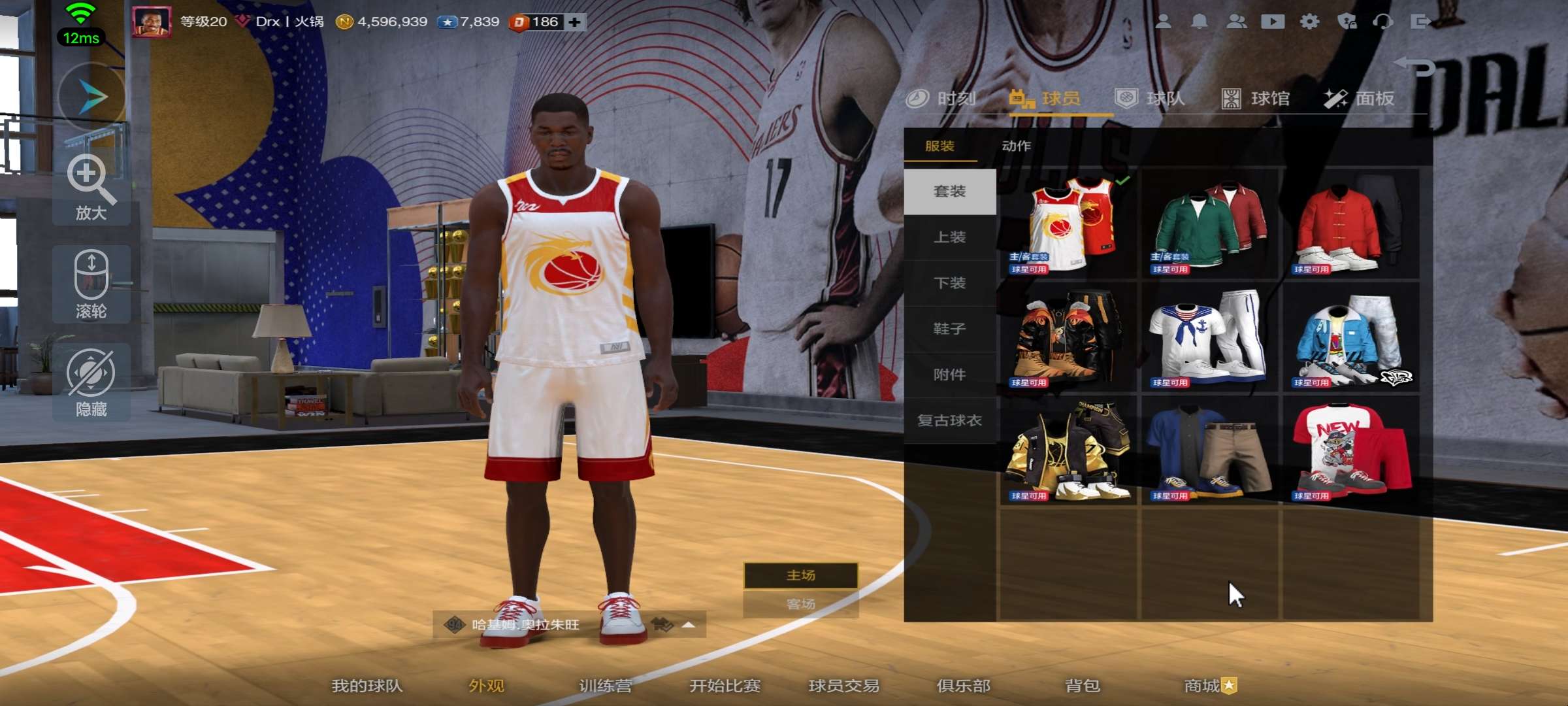Screen dimensions: 1568x706
Task: Open the video/media icon in top bar
Action: [1272, 22]
